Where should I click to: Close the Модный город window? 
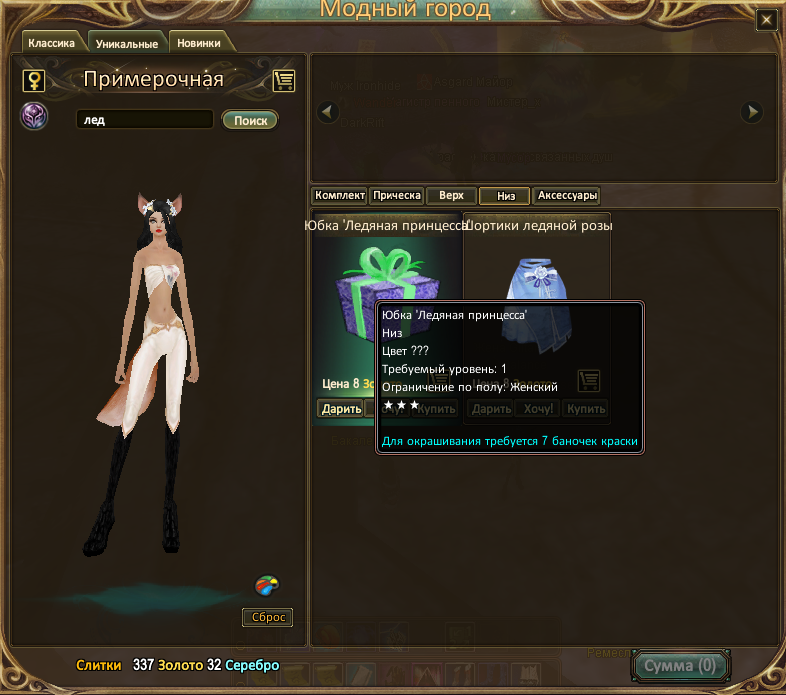(766, 19)
